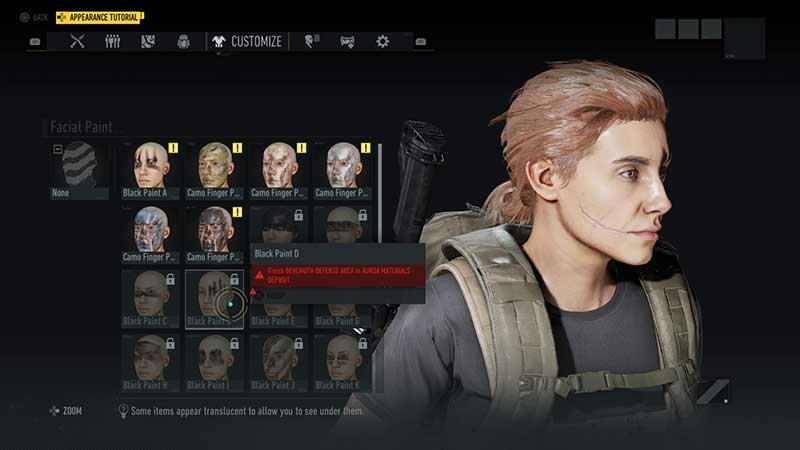
Task: Open the gear icon settings tab
Action: click(x=382, y=42)
